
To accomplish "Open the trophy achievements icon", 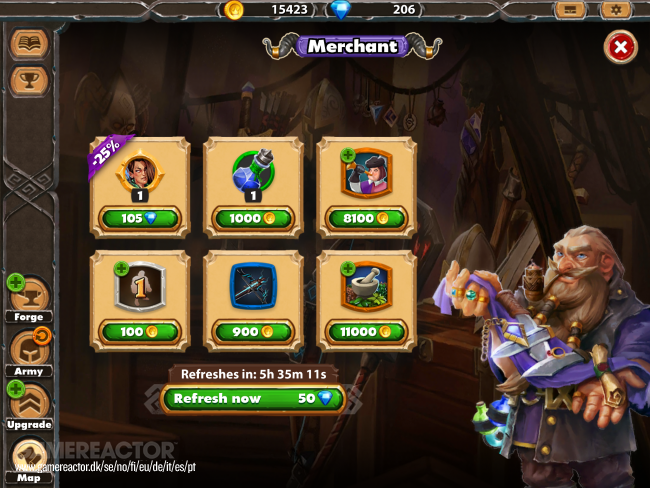I will point(28,81).
